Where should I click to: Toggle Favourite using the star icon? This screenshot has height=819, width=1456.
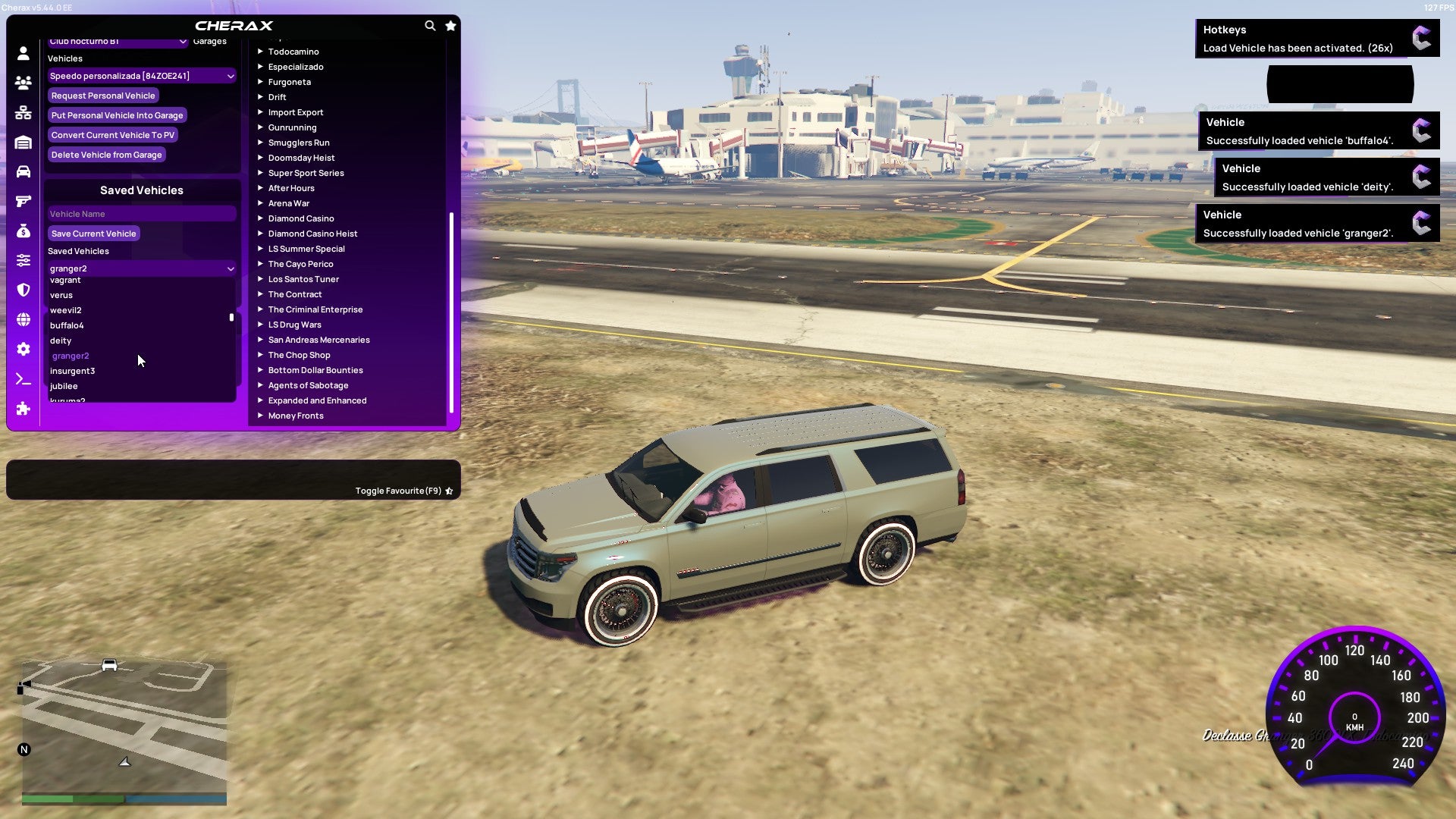click(x=448, y=490)
